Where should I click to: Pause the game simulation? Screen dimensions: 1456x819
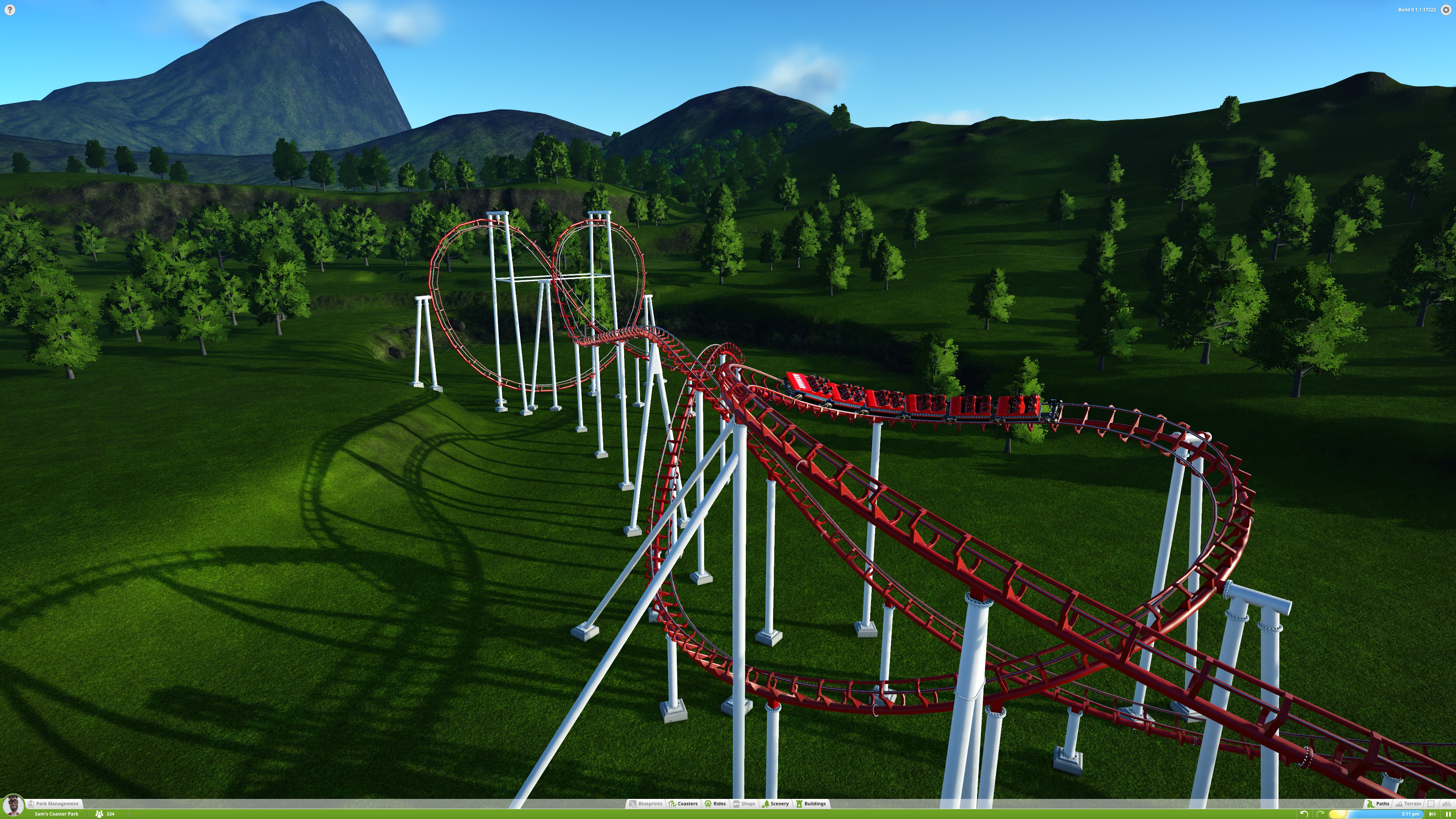[1448, 814]
